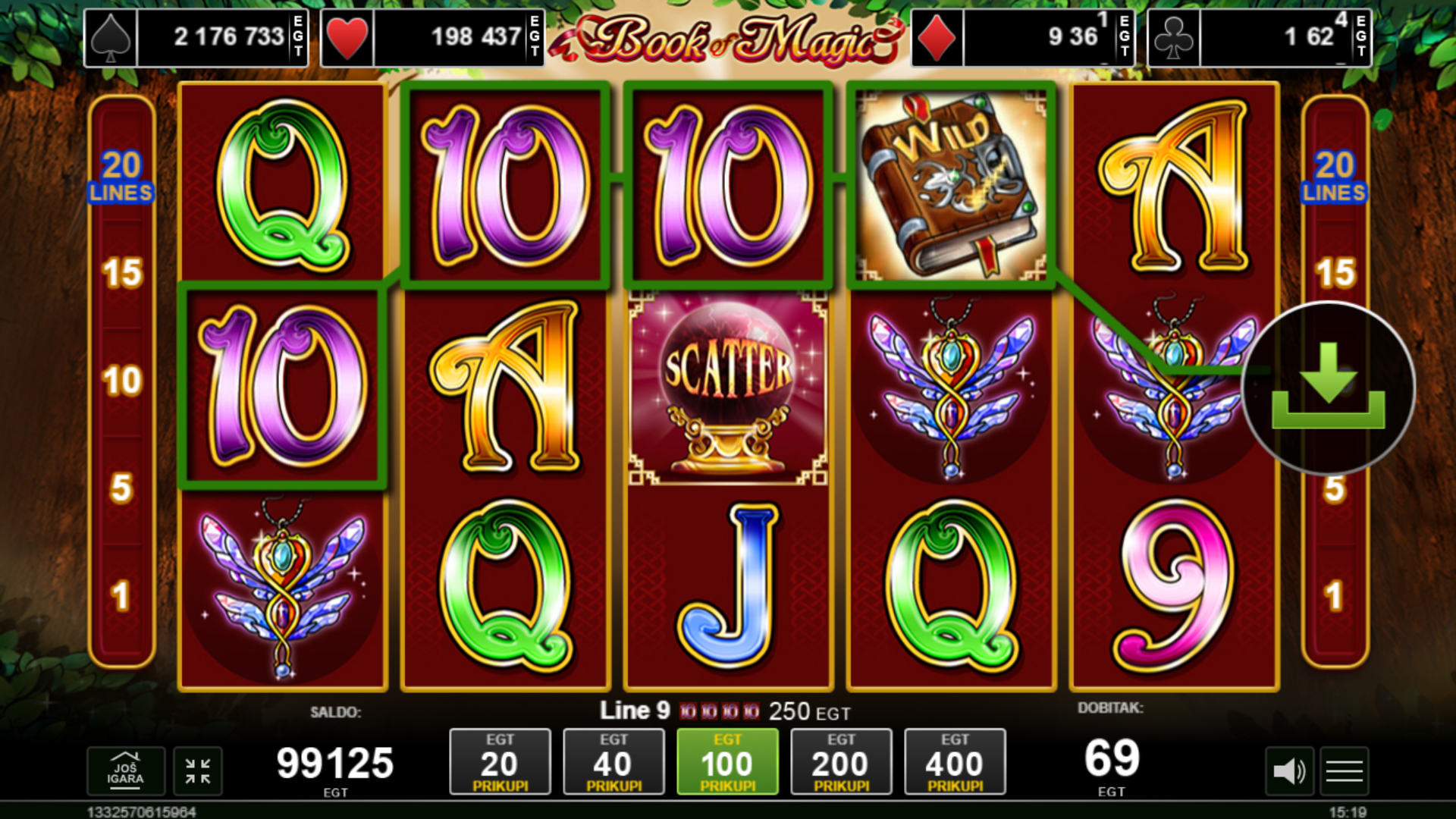Select 1 line on the left panel
Screen dimensions: 1456x819
(121, 596)
